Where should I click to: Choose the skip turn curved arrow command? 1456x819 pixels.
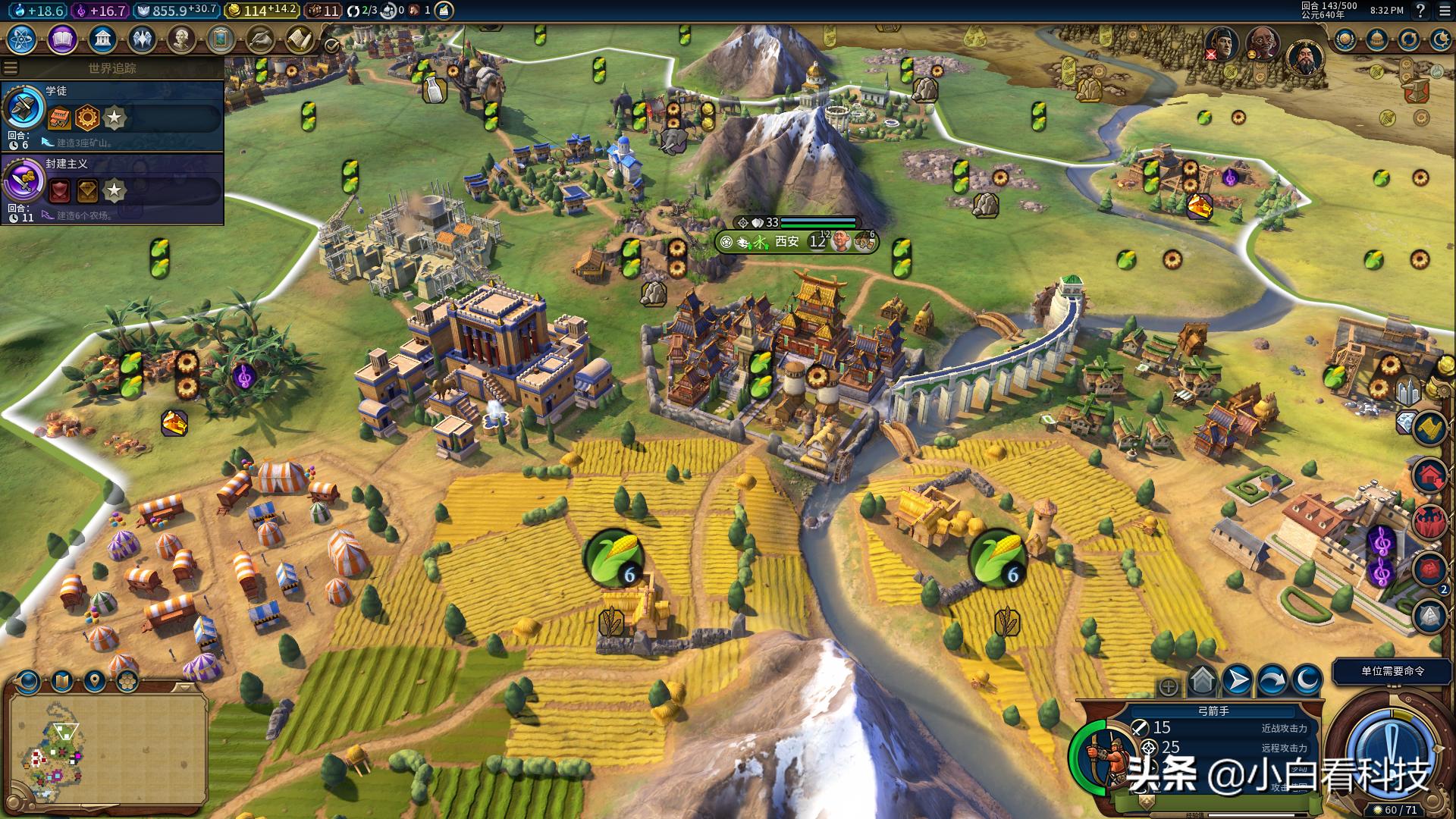(1272, 680)
